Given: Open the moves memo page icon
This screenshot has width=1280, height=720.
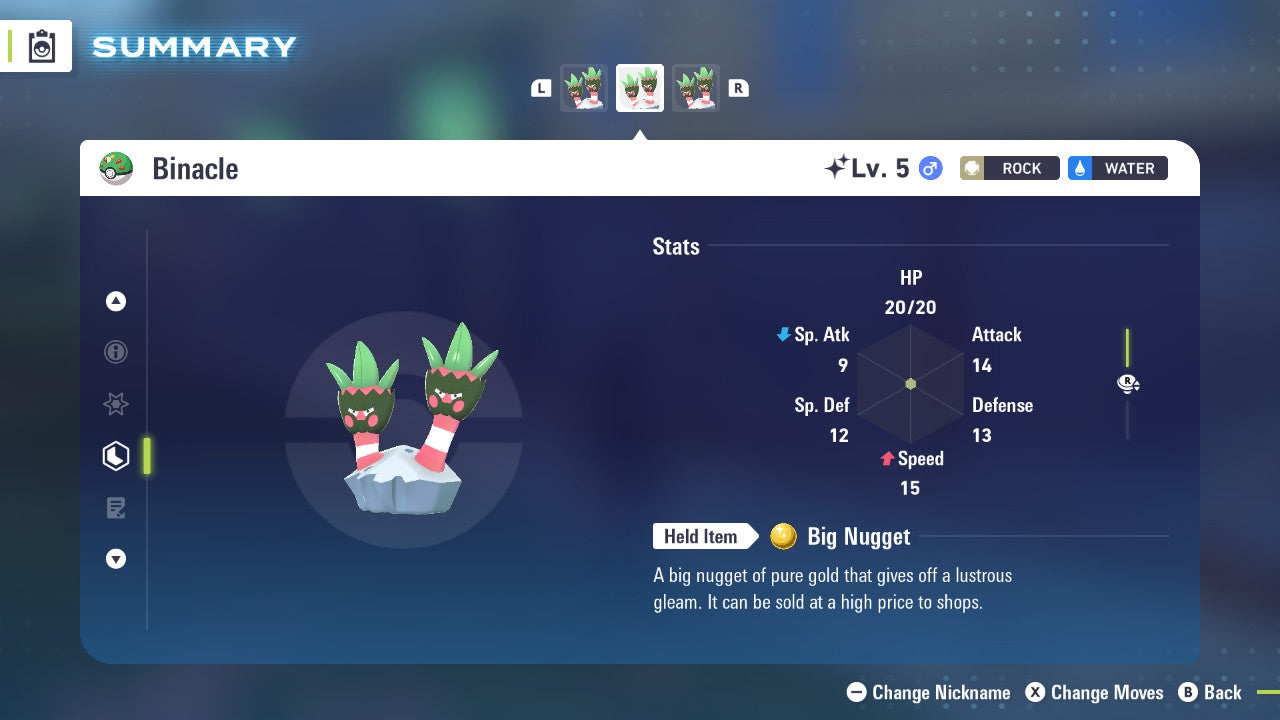Looking at the screenshot, I should 116,507.
